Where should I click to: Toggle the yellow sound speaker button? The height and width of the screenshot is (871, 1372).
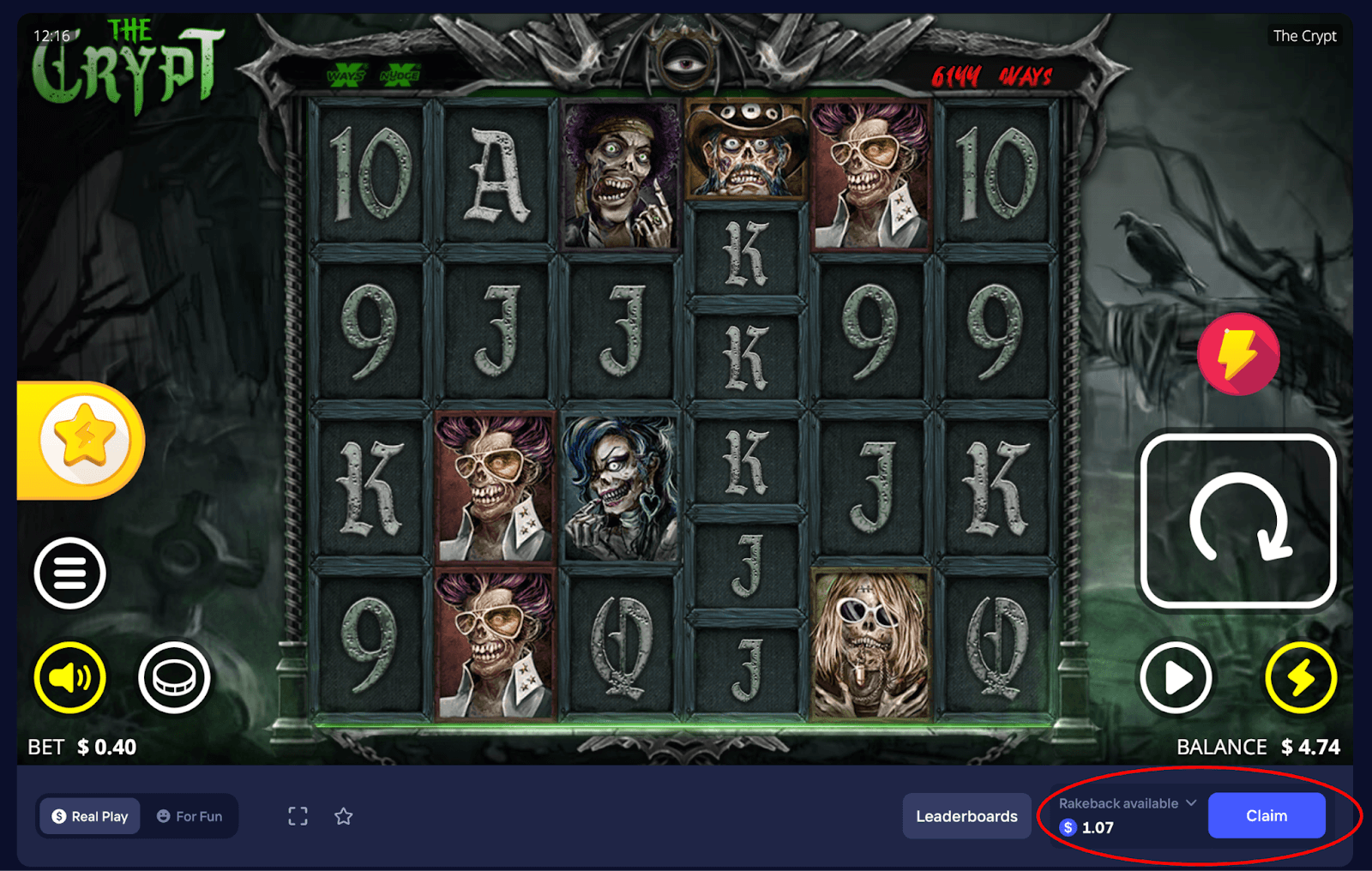[x=69, y=677]
